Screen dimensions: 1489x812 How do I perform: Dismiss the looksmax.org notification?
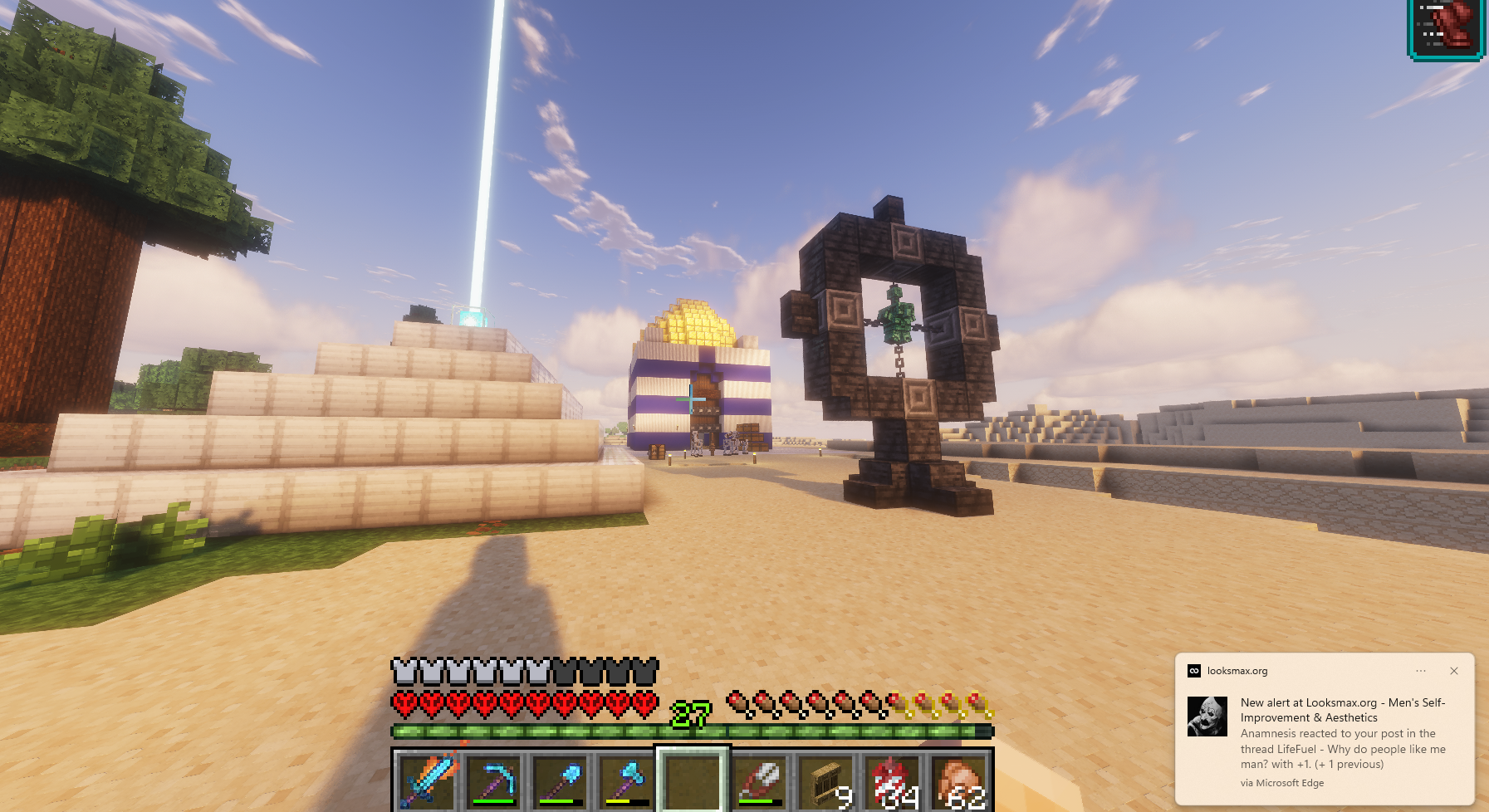click(1455, 671)
